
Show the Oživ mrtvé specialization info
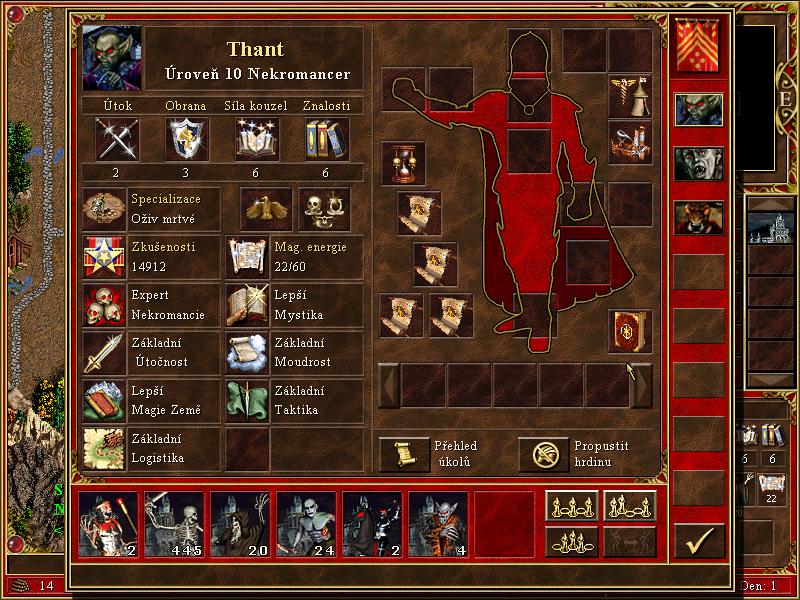106,208
